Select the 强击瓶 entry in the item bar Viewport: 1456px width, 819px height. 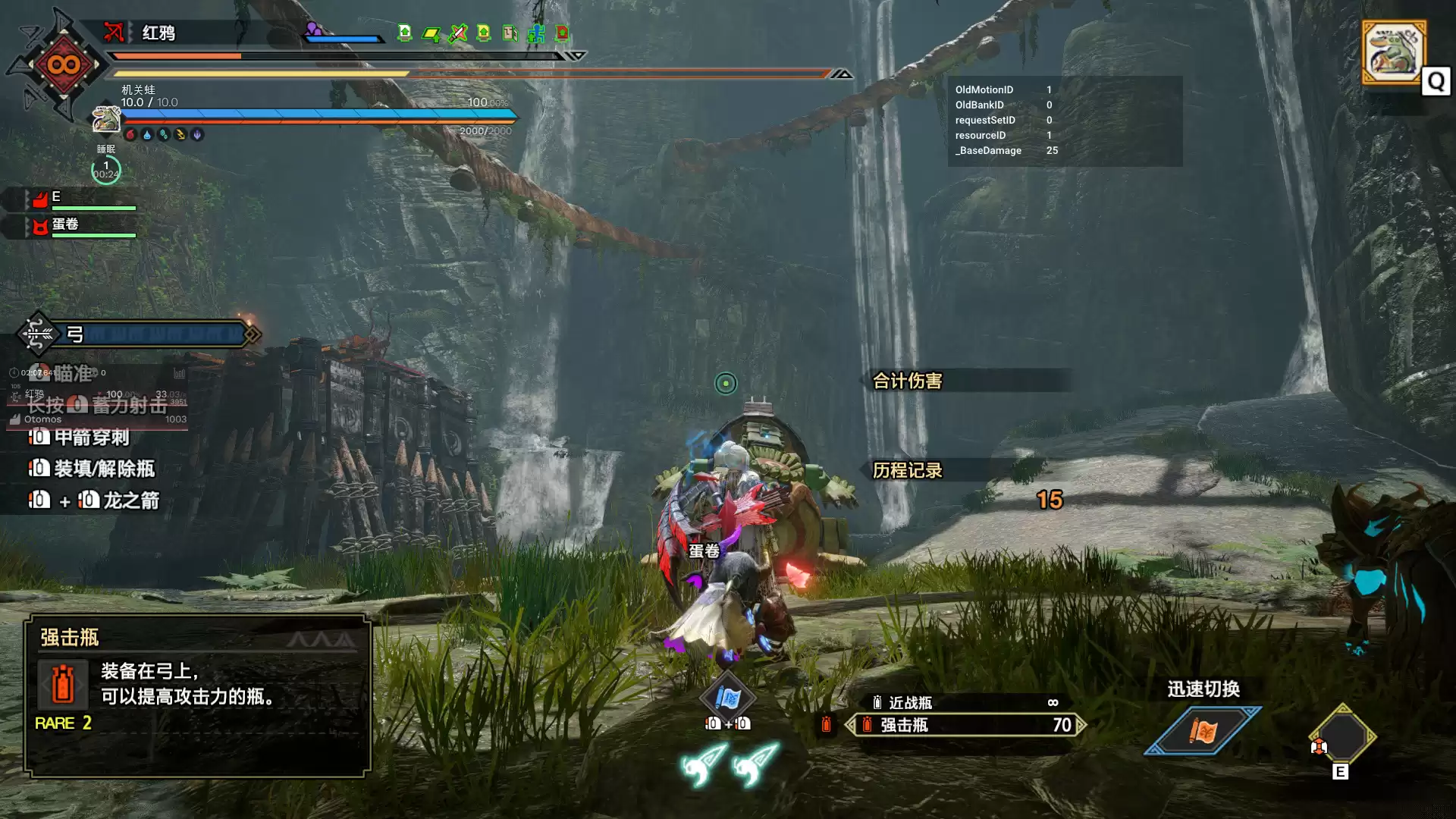(x=963, y=726)
